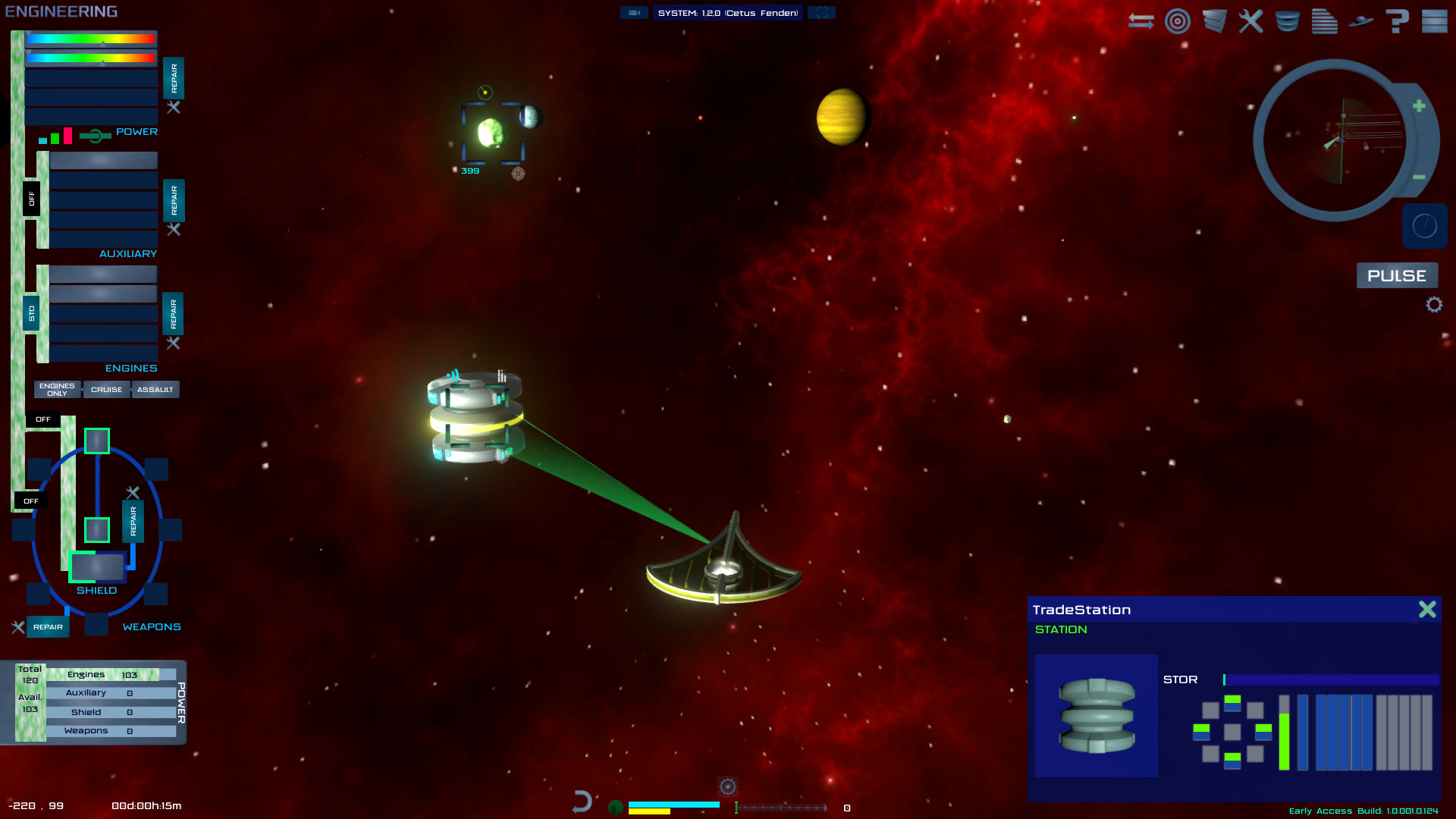Screen dimensions: 1456x819
Task: Click the clock icon below the minimap
Action: [x=1424, y=225]
